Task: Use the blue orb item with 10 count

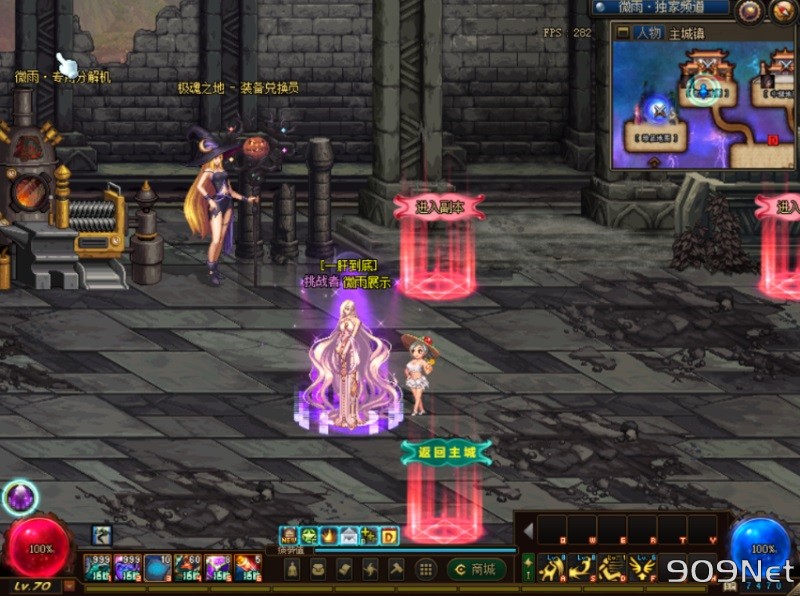Action: (x=158, y=568)
